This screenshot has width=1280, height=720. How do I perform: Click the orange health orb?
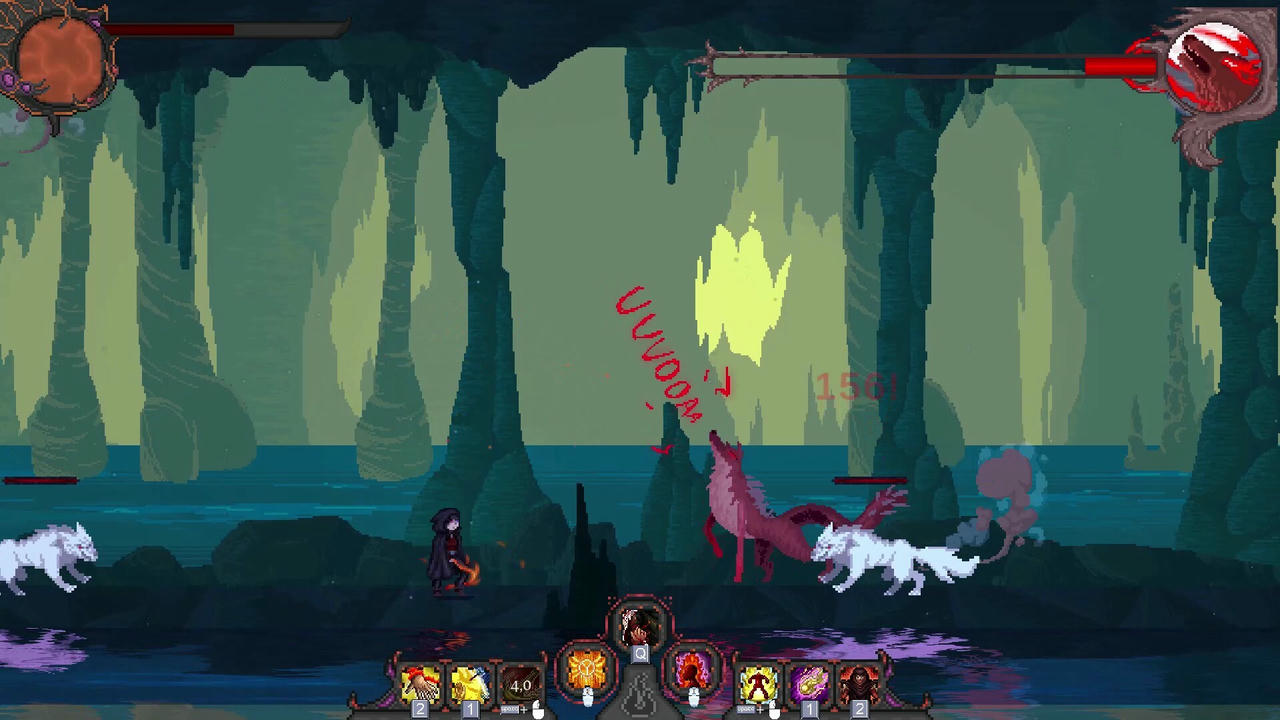62,60
